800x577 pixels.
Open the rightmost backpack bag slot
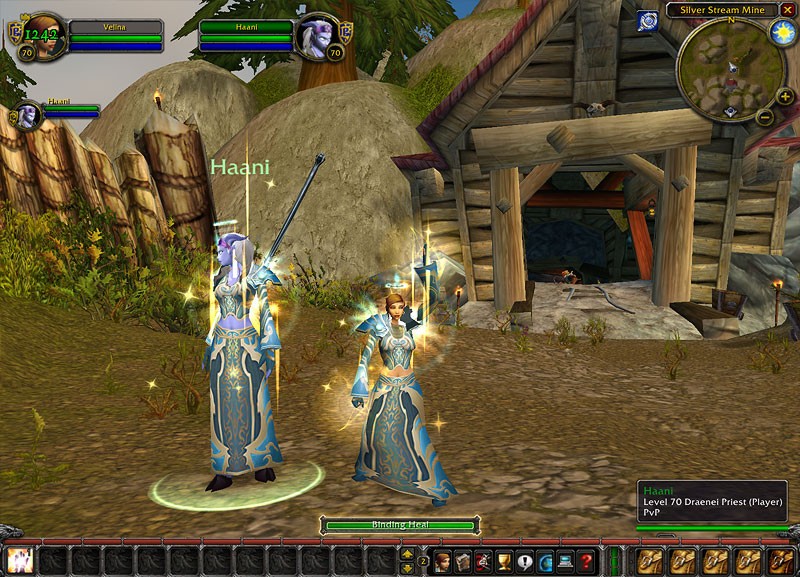(x=780, y=561)
